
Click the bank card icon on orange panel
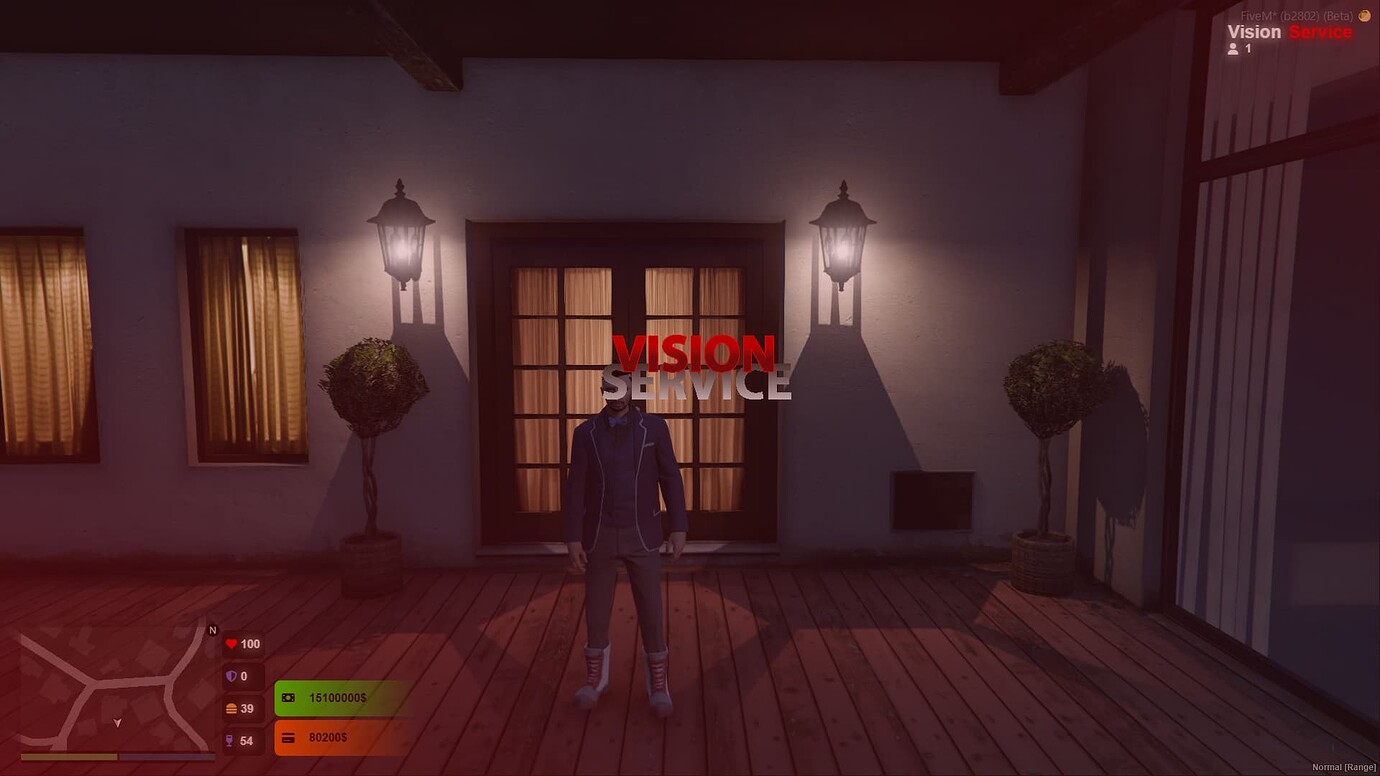288,738
